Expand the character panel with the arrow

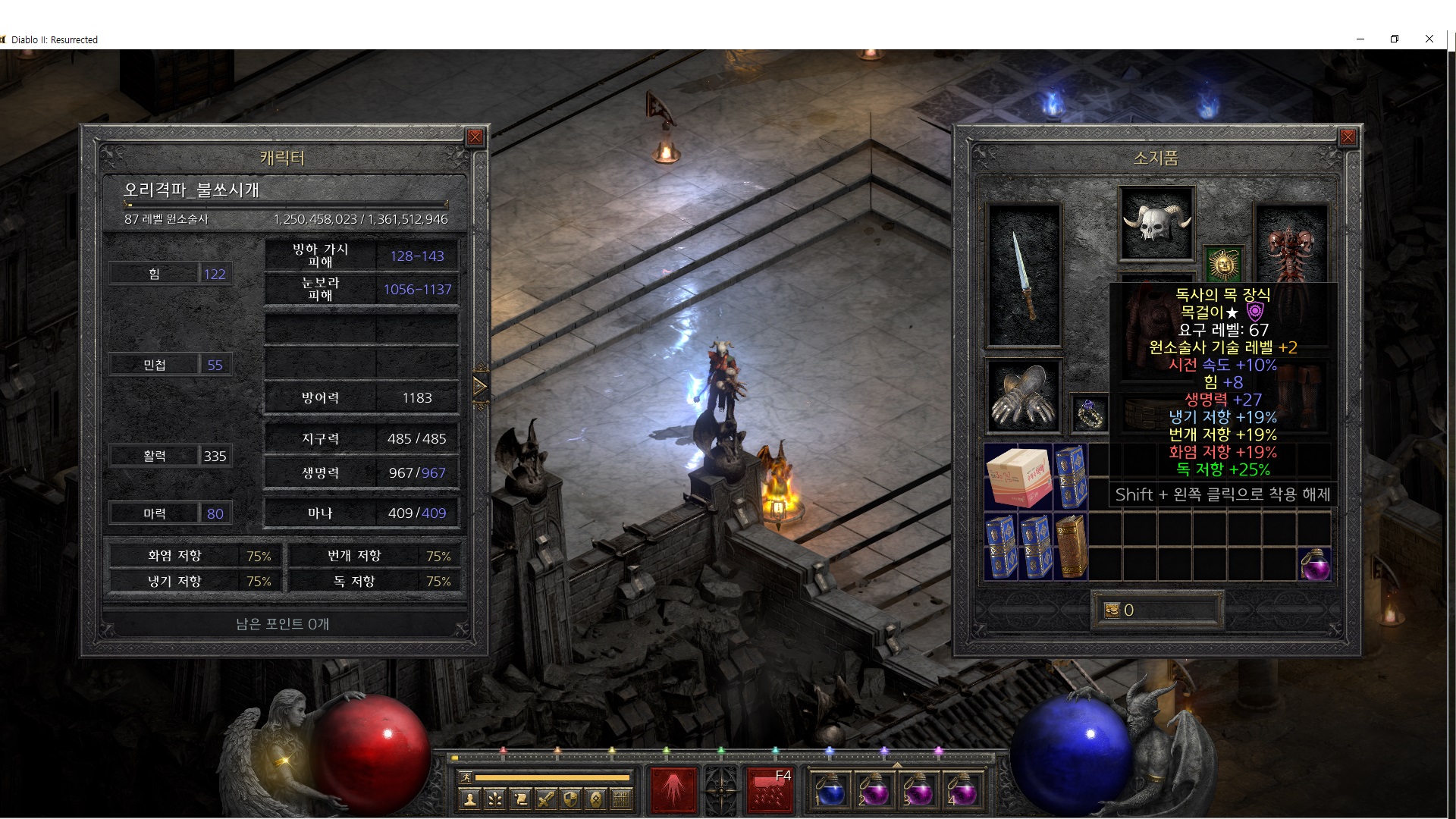click(x=479, y=387)
